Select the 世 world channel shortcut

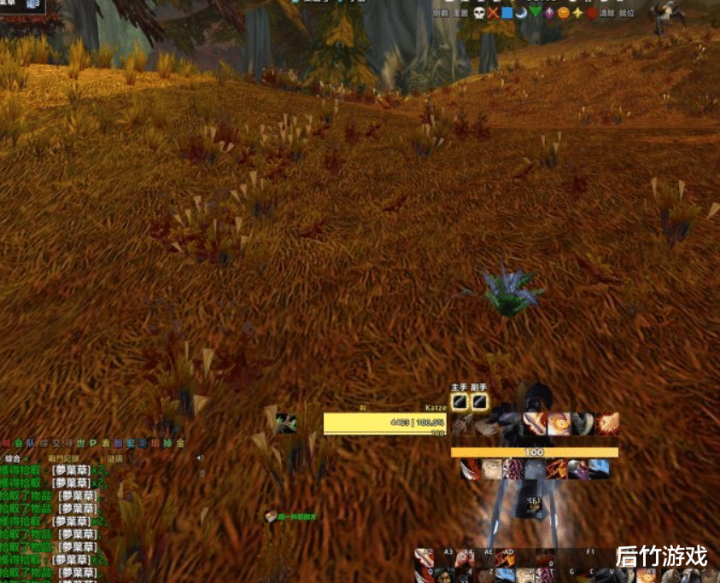coord(80,442)
